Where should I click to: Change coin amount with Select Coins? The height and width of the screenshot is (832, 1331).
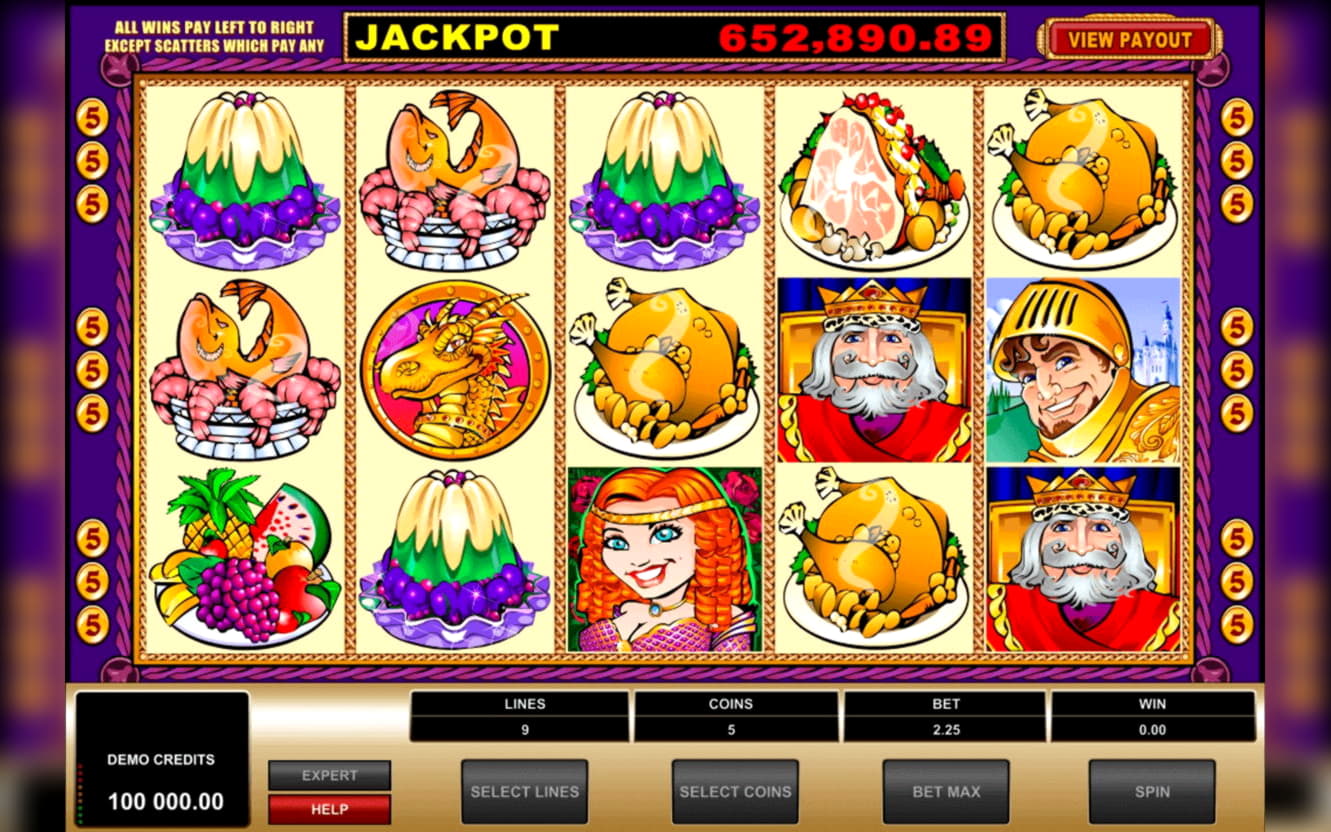pyautogui.click(x=735, y=791)
